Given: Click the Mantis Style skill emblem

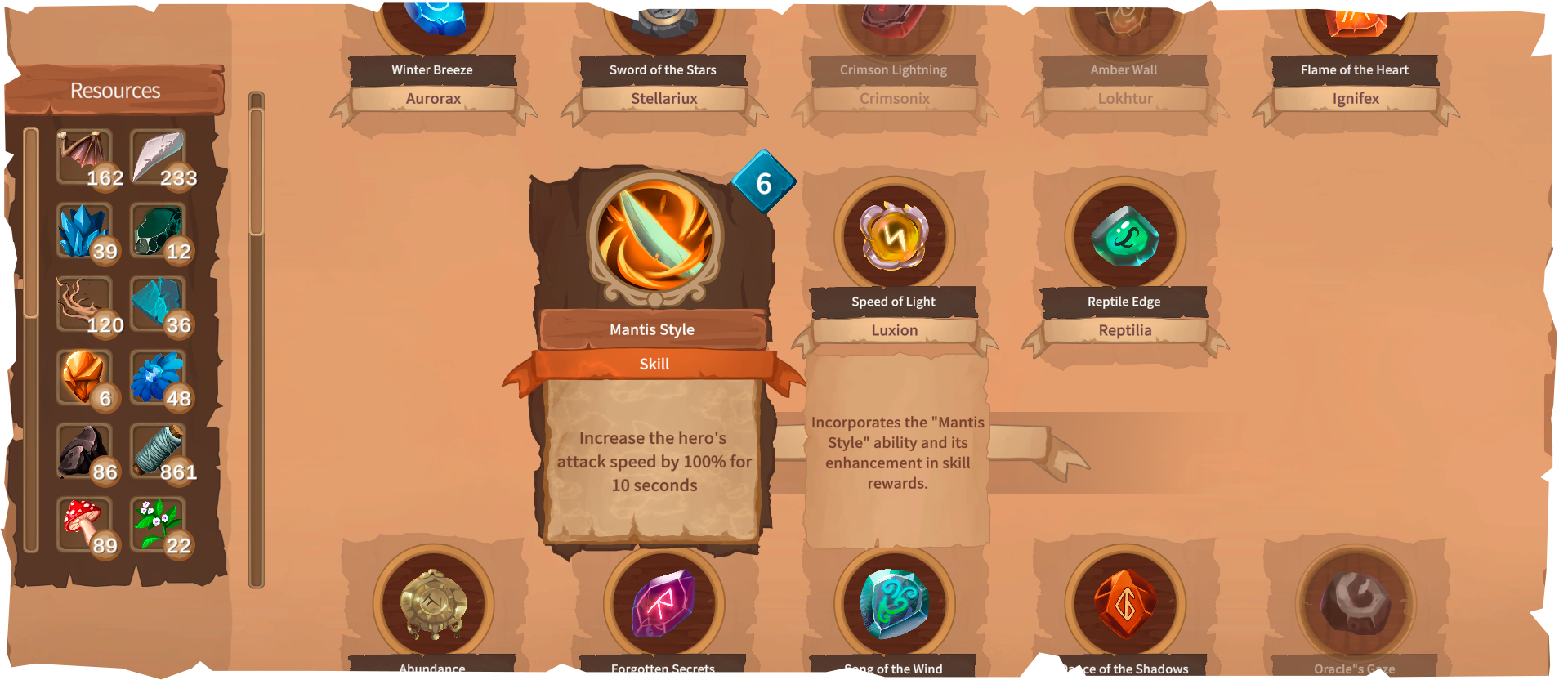Looking at the screenshot, I should click(x=652, y=235).
